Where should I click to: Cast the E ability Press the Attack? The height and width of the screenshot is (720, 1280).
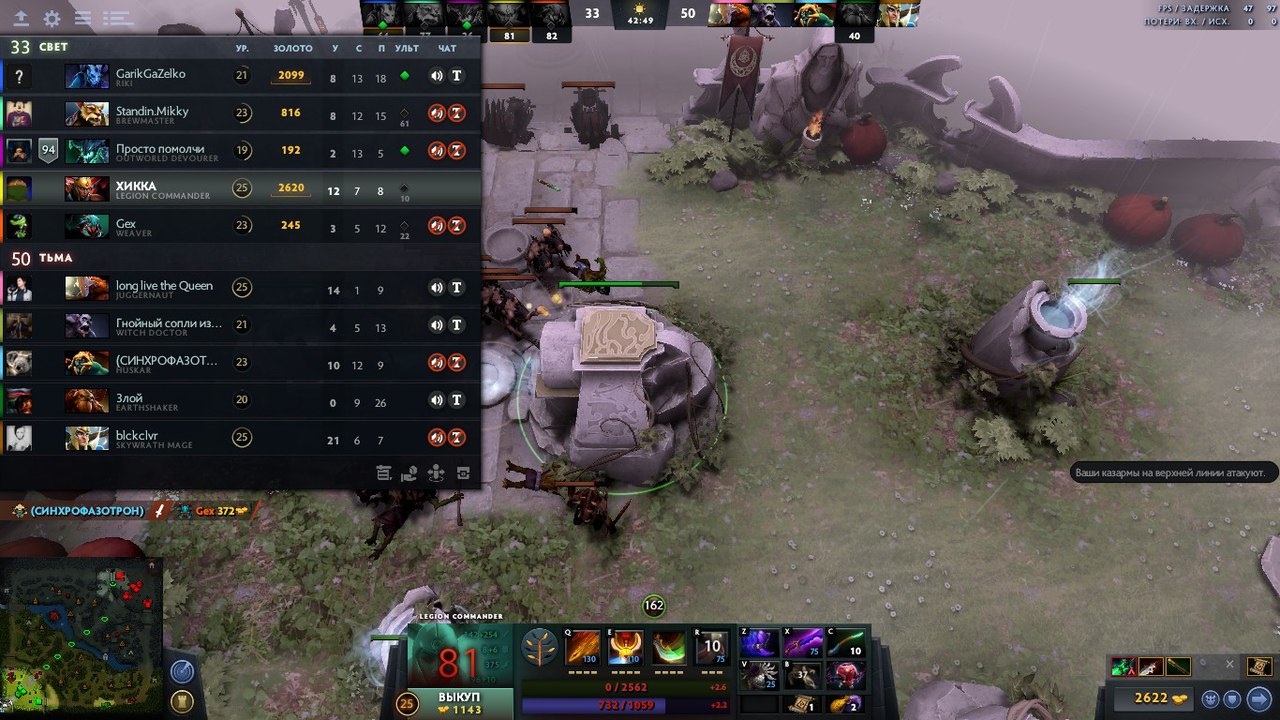pyautogui.click(x=626, y=648)
